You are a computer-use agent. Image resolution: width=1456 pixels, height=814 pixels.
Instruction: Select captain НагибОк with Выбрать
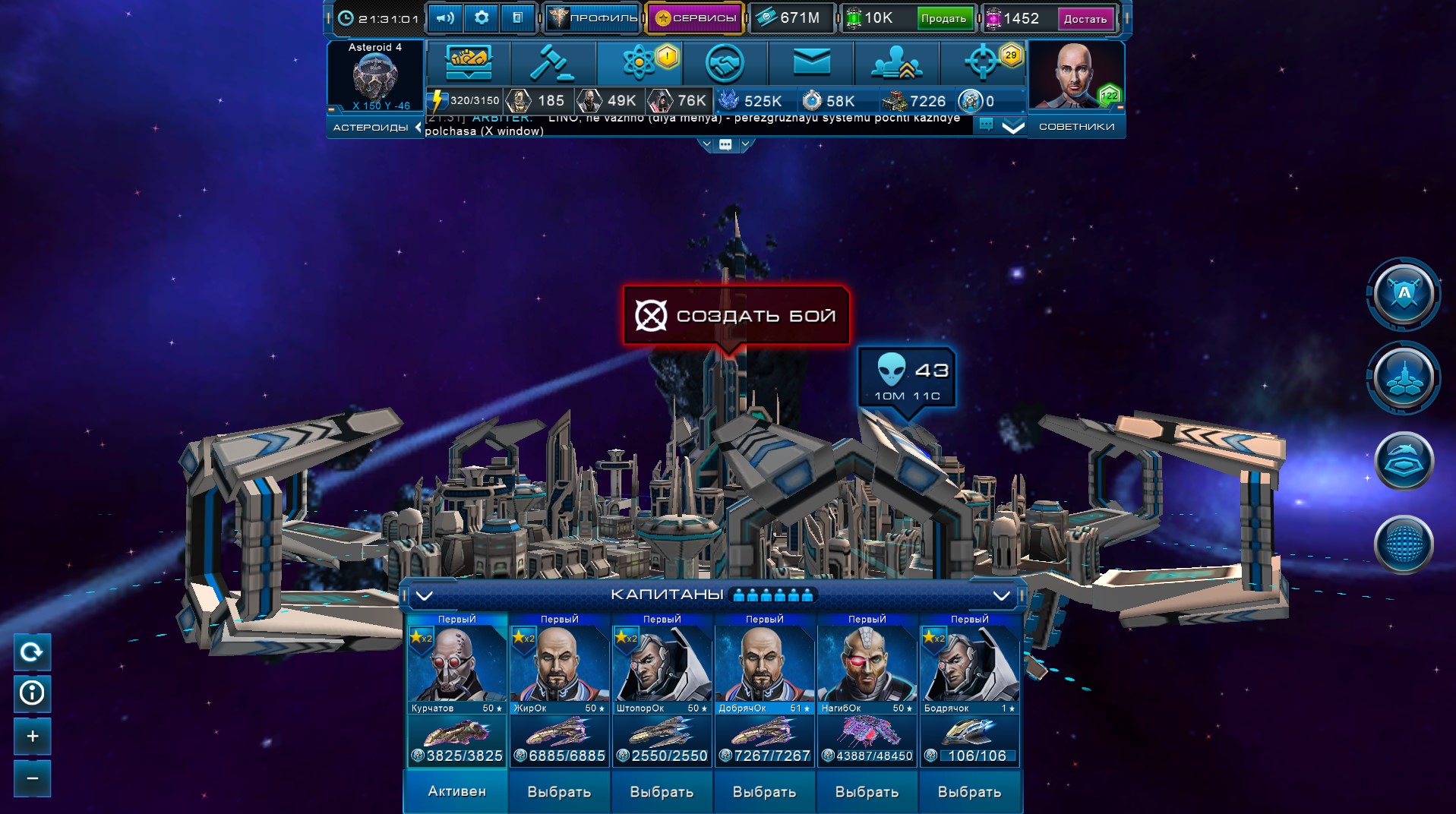point(867,792)
